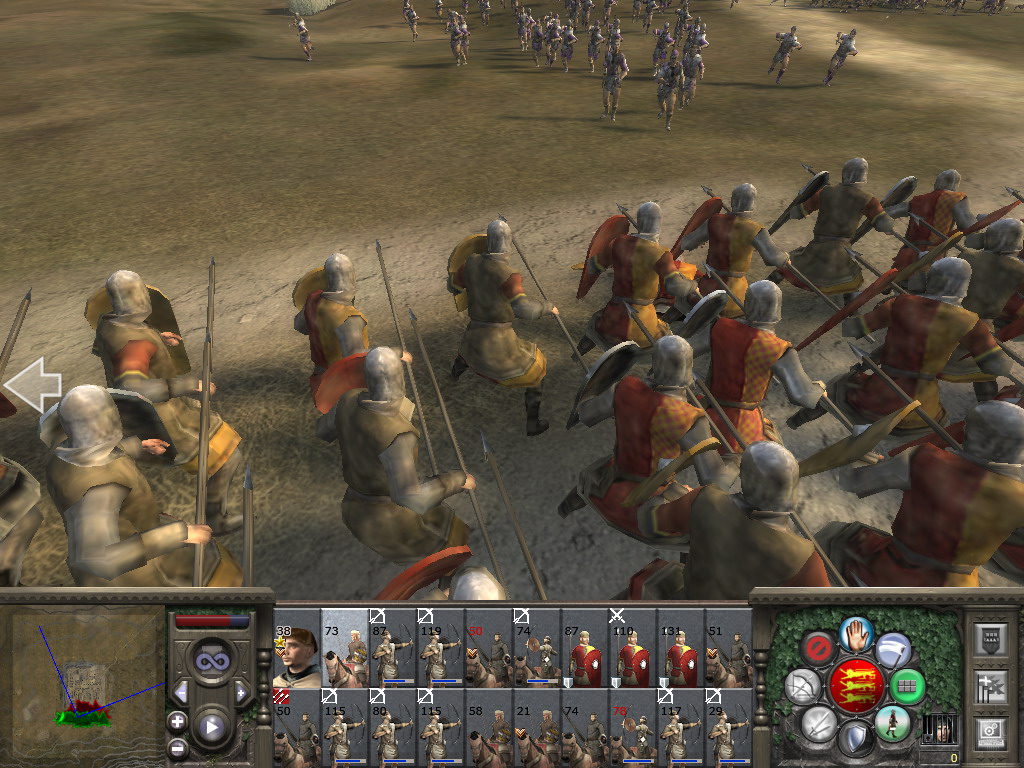
Task: Toggle the infinity-symbol speed lock button
Action: [x=211, y=660]
